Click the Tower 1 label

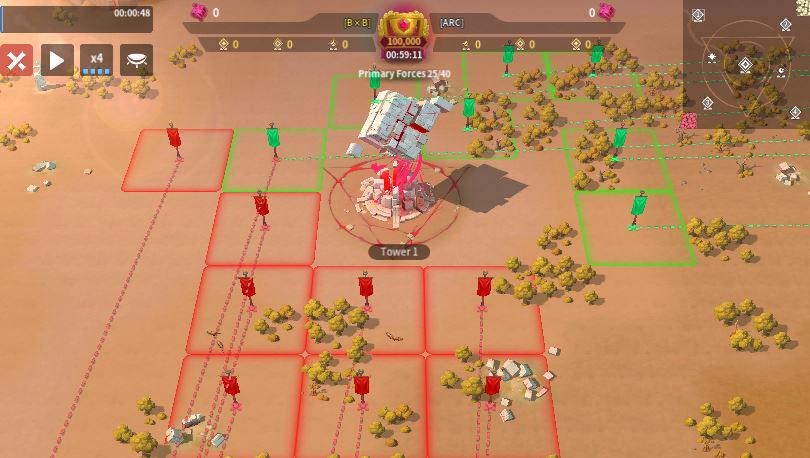[x=399, y=252]
